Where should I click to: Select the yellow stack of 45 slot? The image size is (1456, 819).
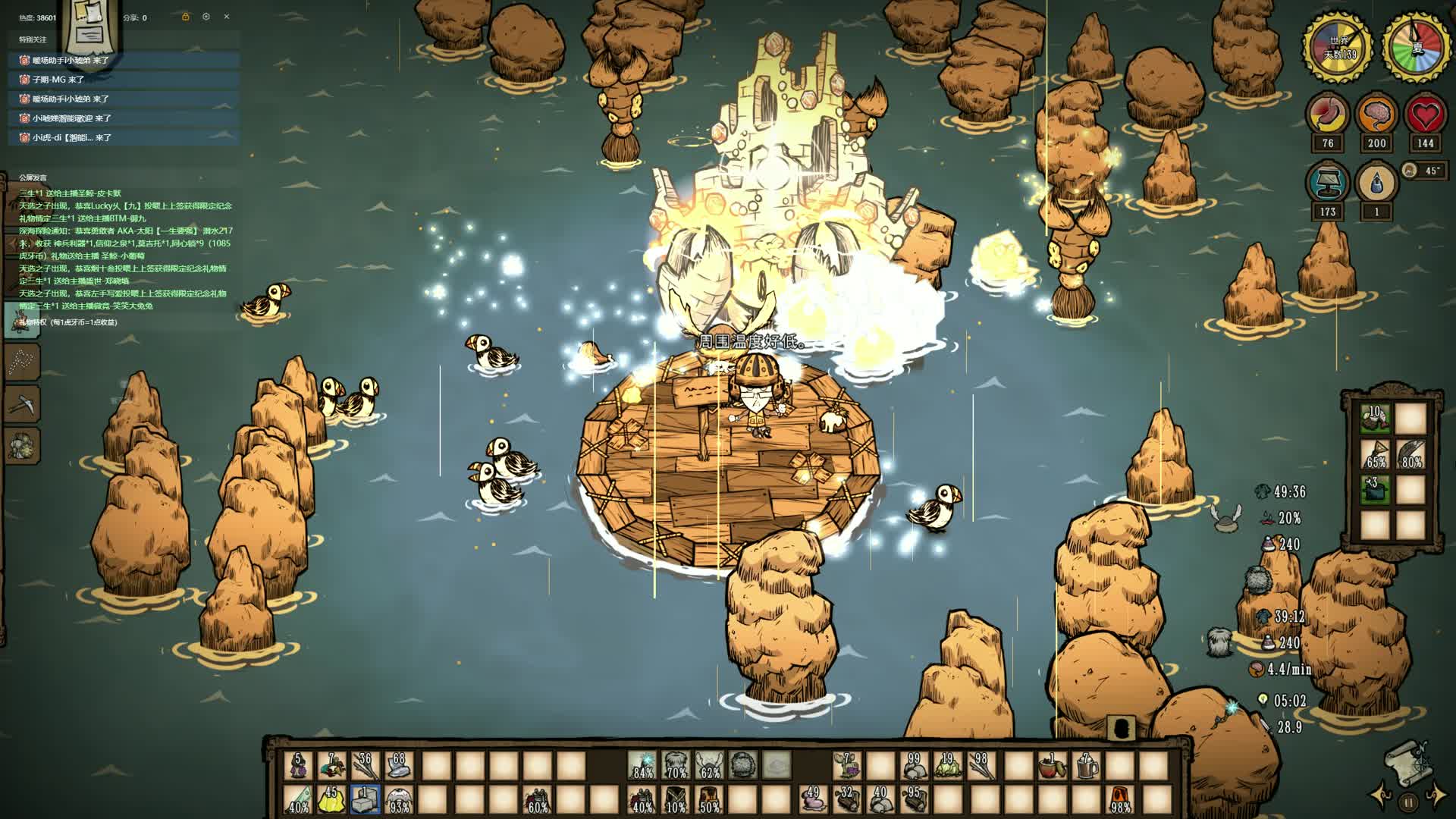[331, 799]
